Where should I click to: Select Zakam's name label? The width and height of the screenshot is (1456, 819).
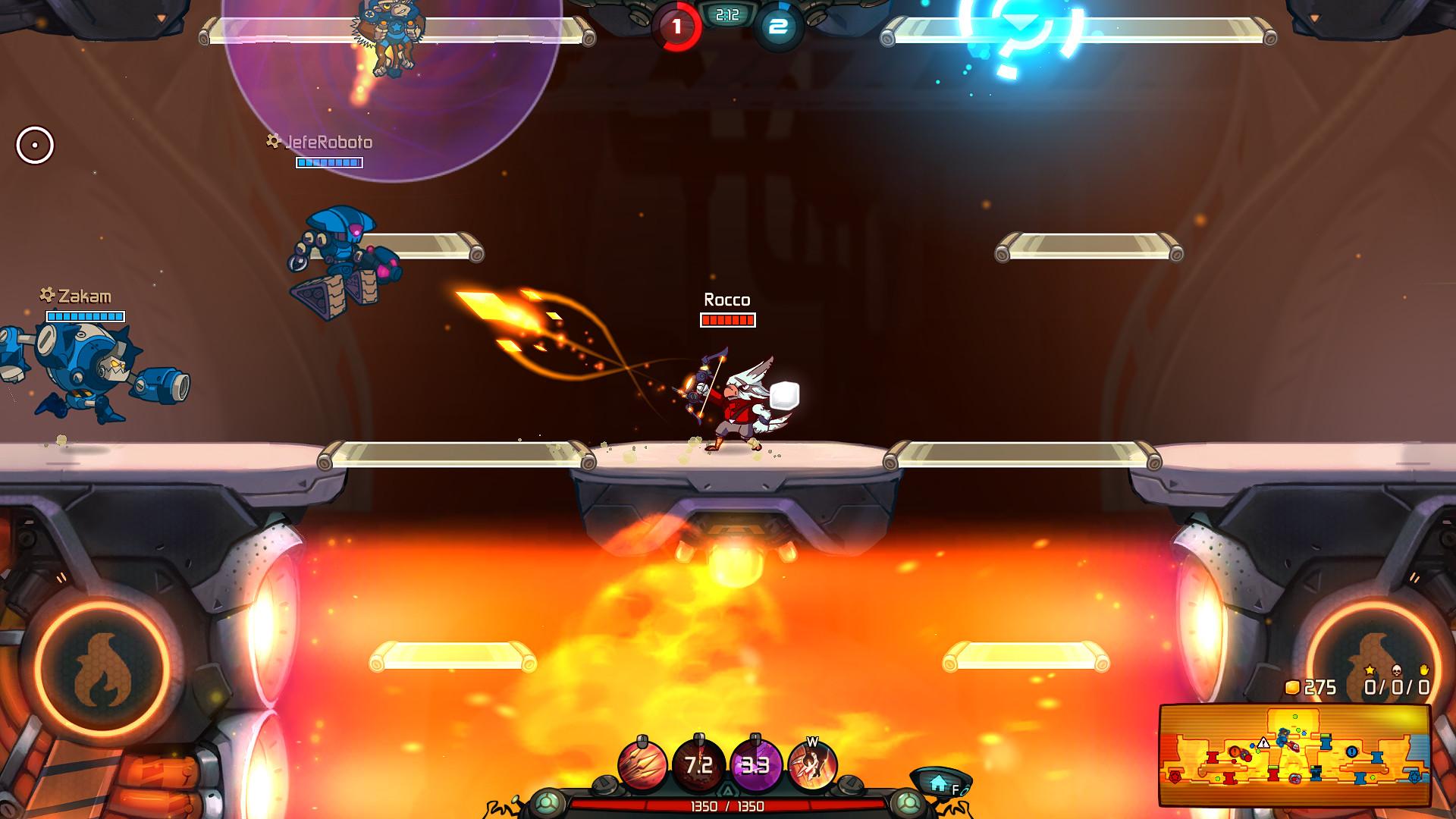click(86, 297)
